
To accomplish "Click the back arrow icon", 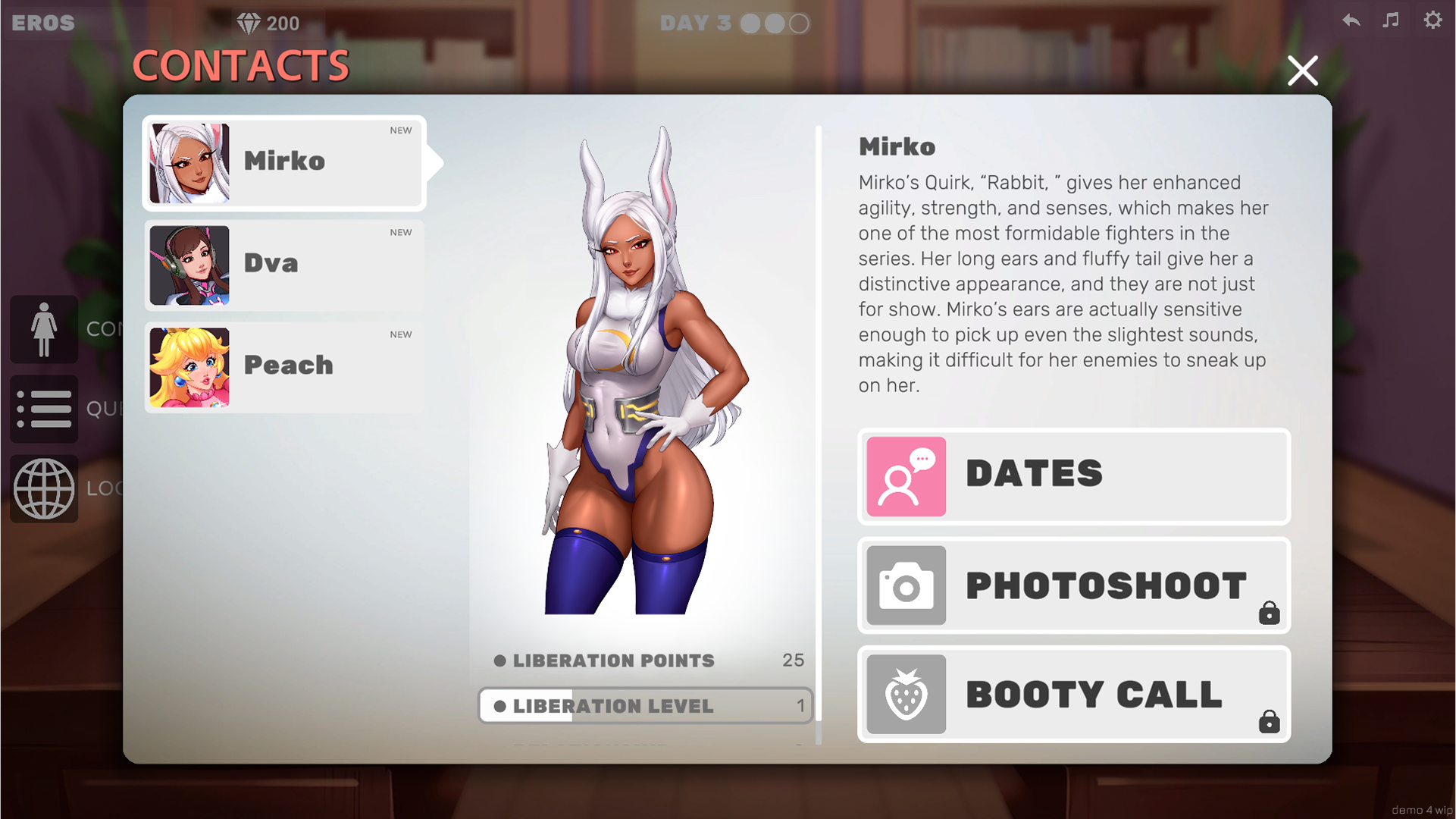I will (x=1351, y=20).
